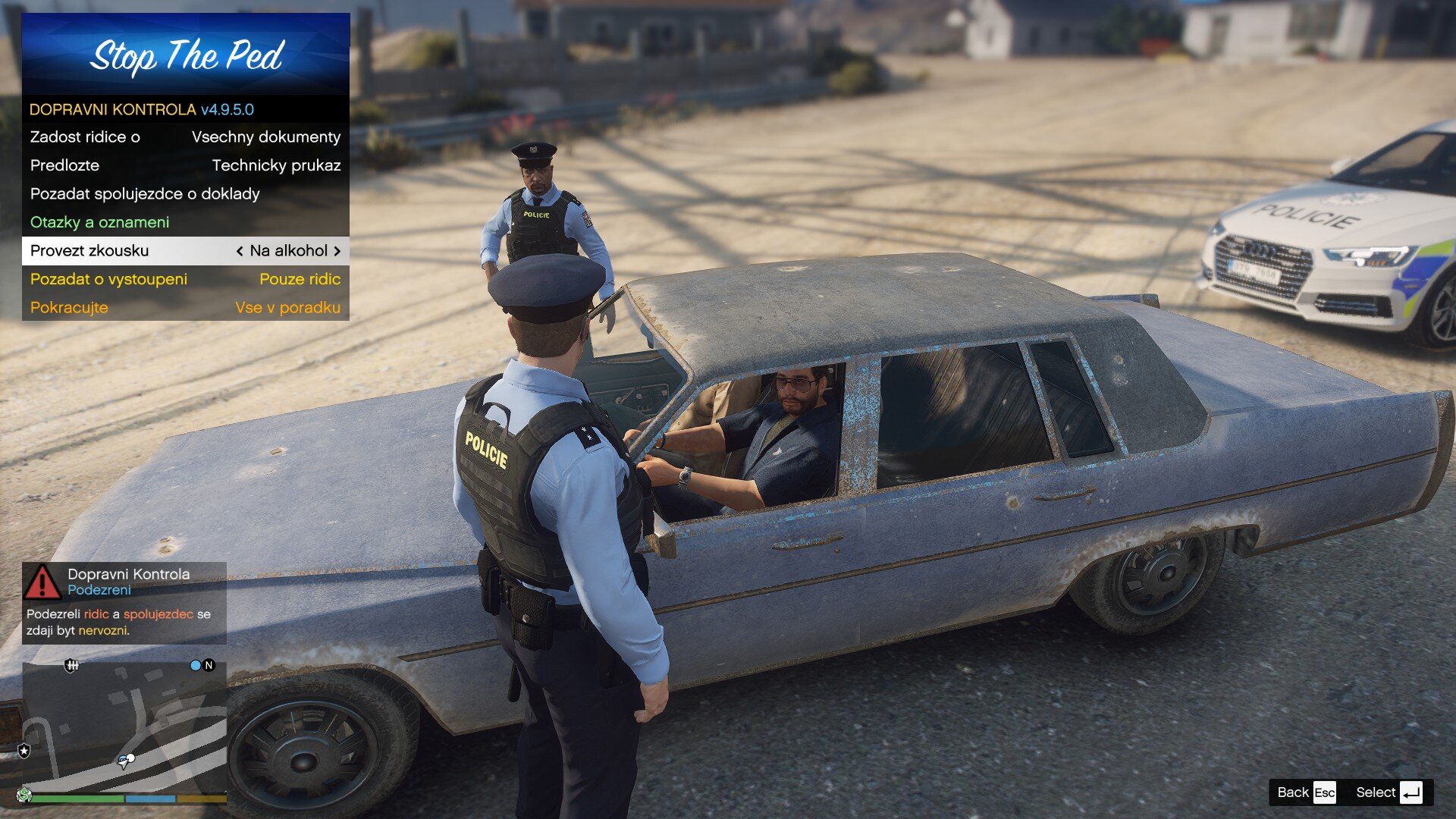The width and height of the screenshot is (1456, 819).
Task: Select Pozadat spolujezdce o doklady
Action: click(x=185, y=194)
